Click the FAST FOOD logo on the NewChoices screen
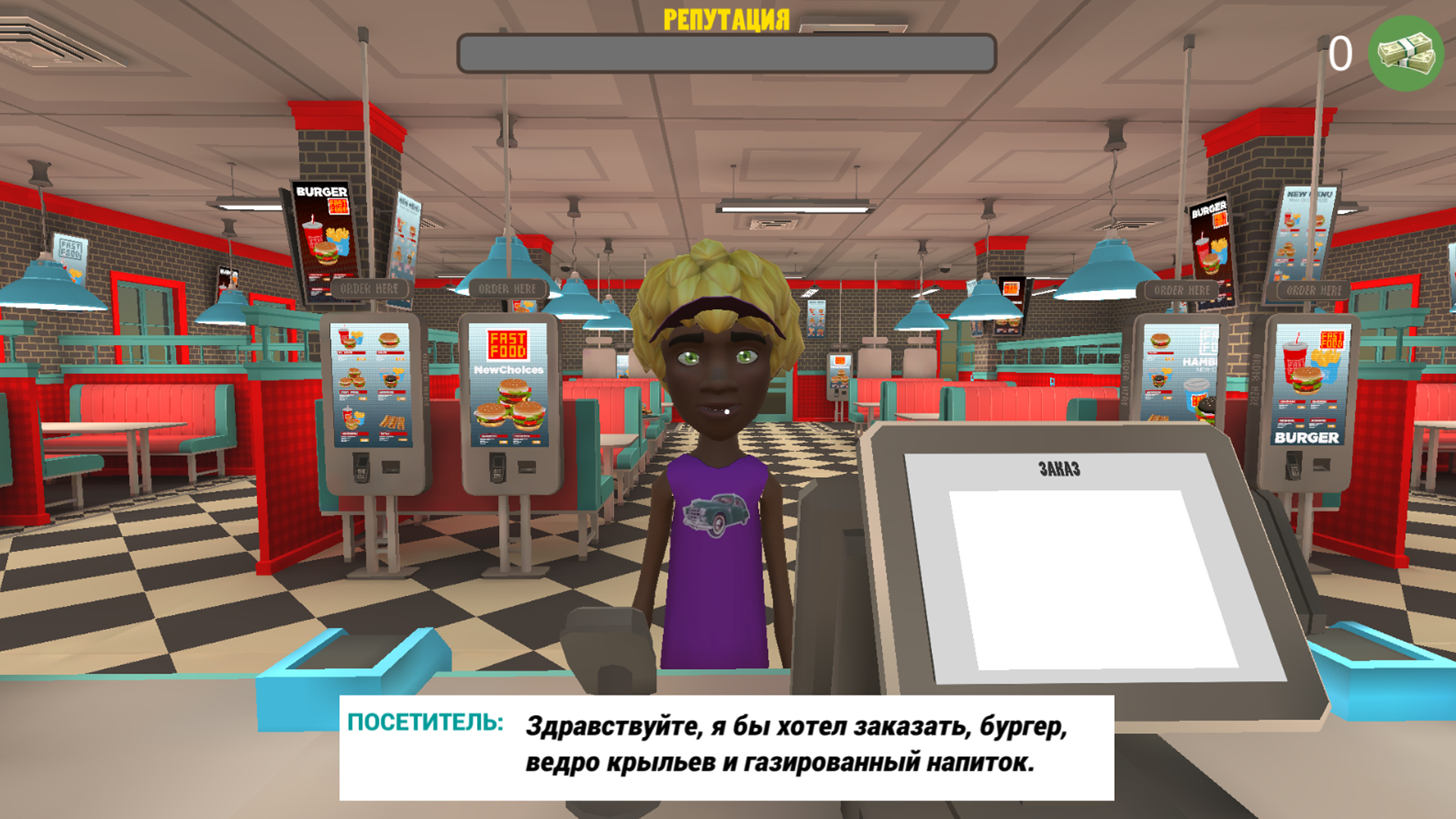The width and height of the screenshot is (1456, 819). (507, 346)
